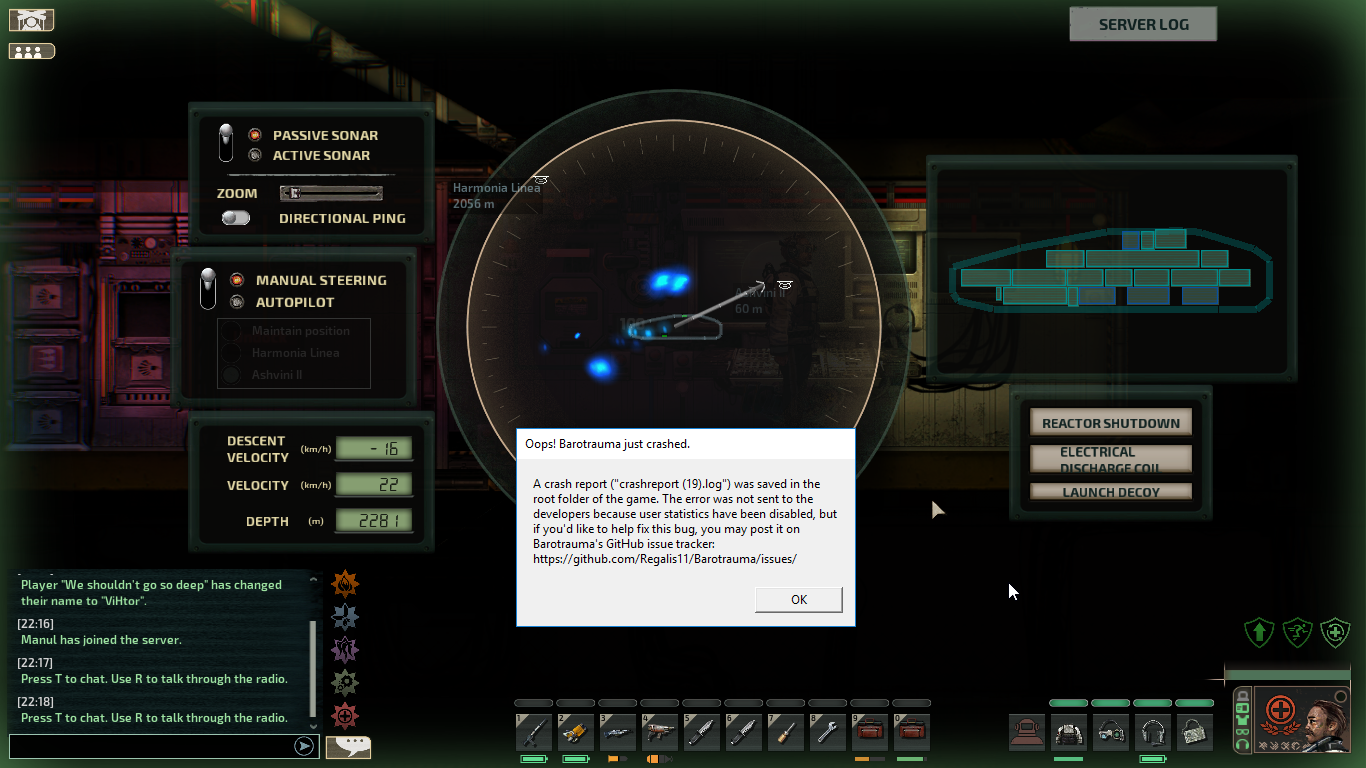The height and width of the screenshot is (768, 1366).
Task: Select the screwdriver in hotbar slot 7
Action: coord(786,733)
